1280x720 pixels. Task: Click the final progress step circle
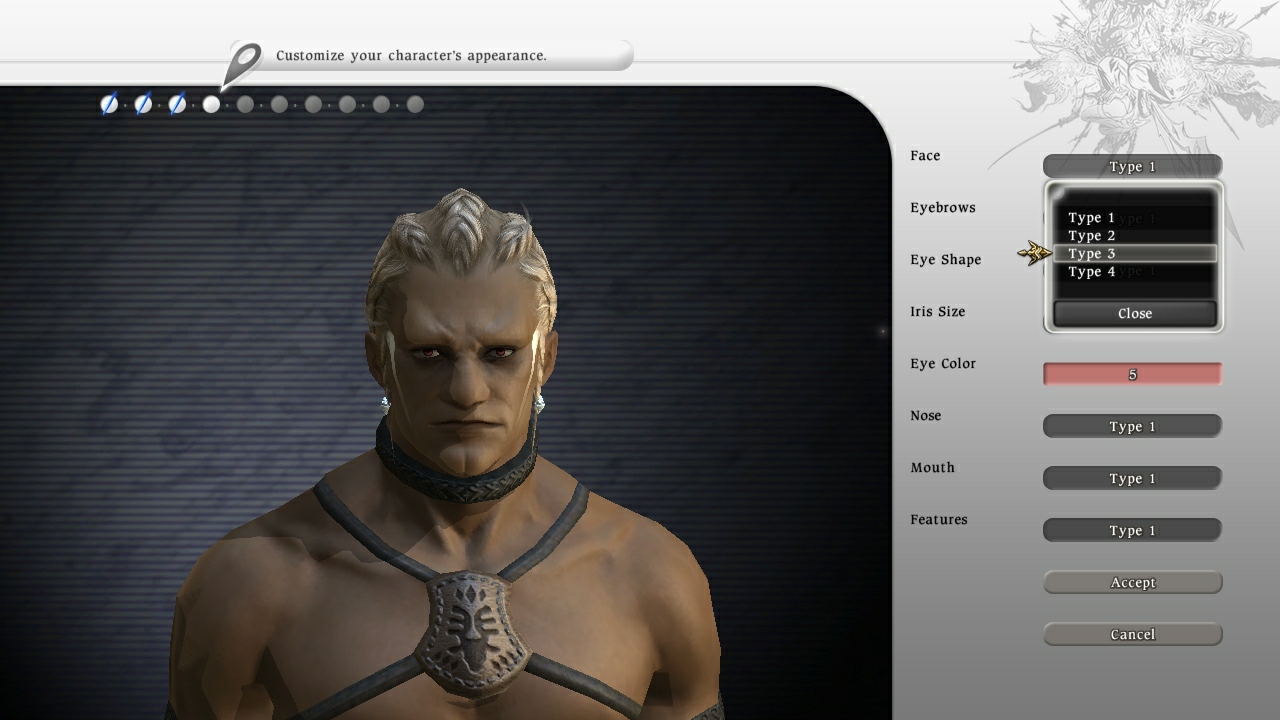(x=414, y=104)
